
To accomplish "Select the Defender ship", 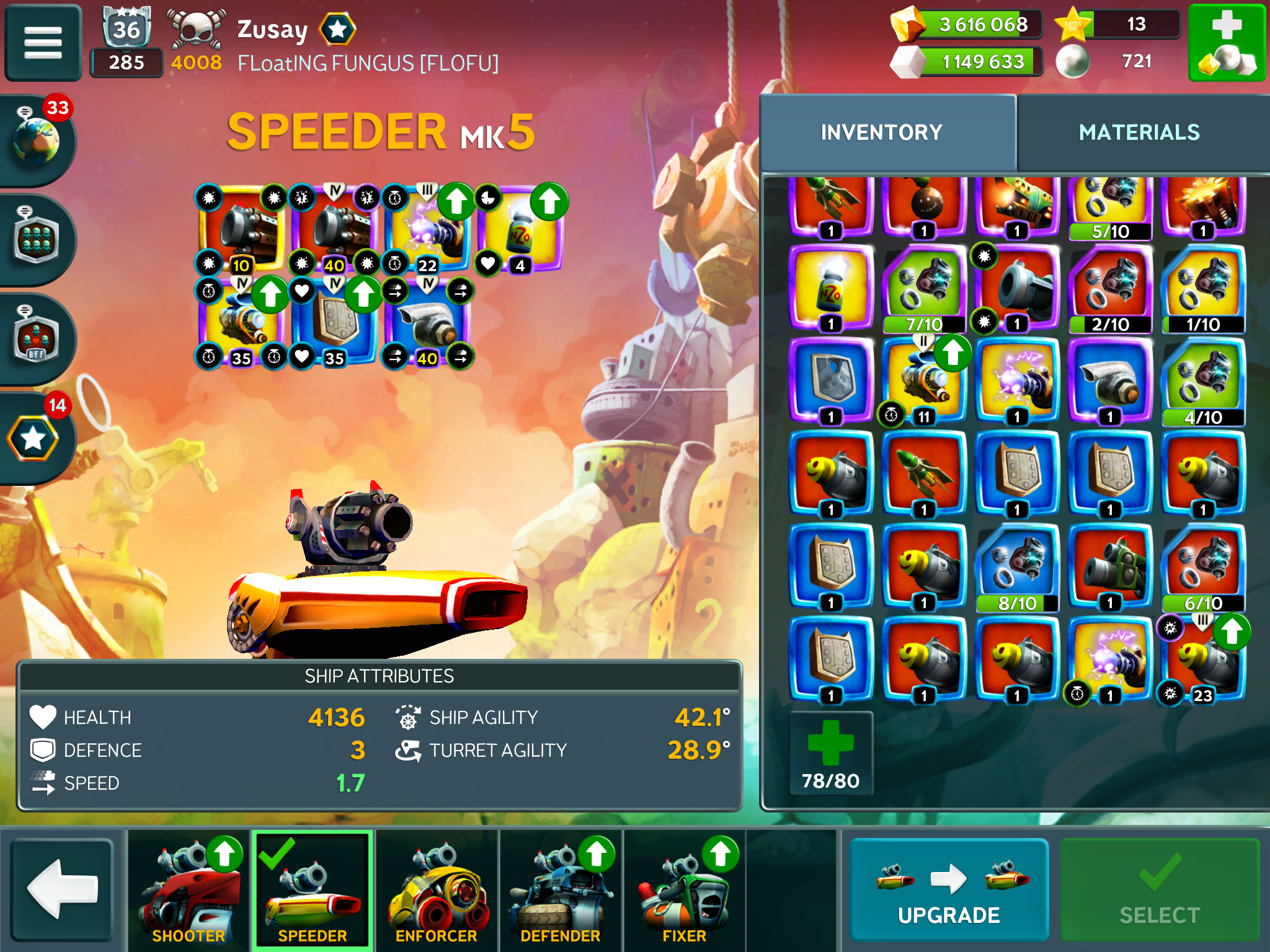I will (561, 890).
